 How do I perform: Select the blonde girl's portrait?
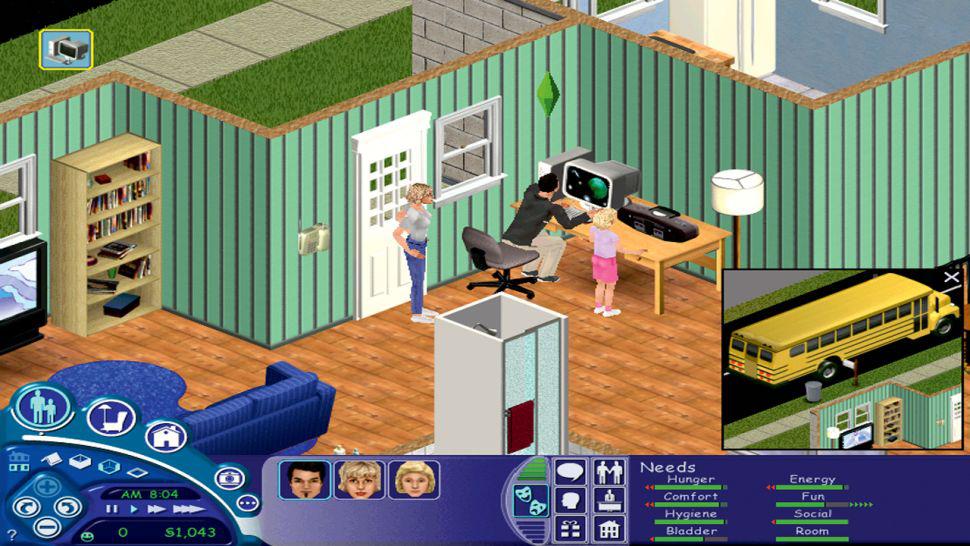(413, 480)
